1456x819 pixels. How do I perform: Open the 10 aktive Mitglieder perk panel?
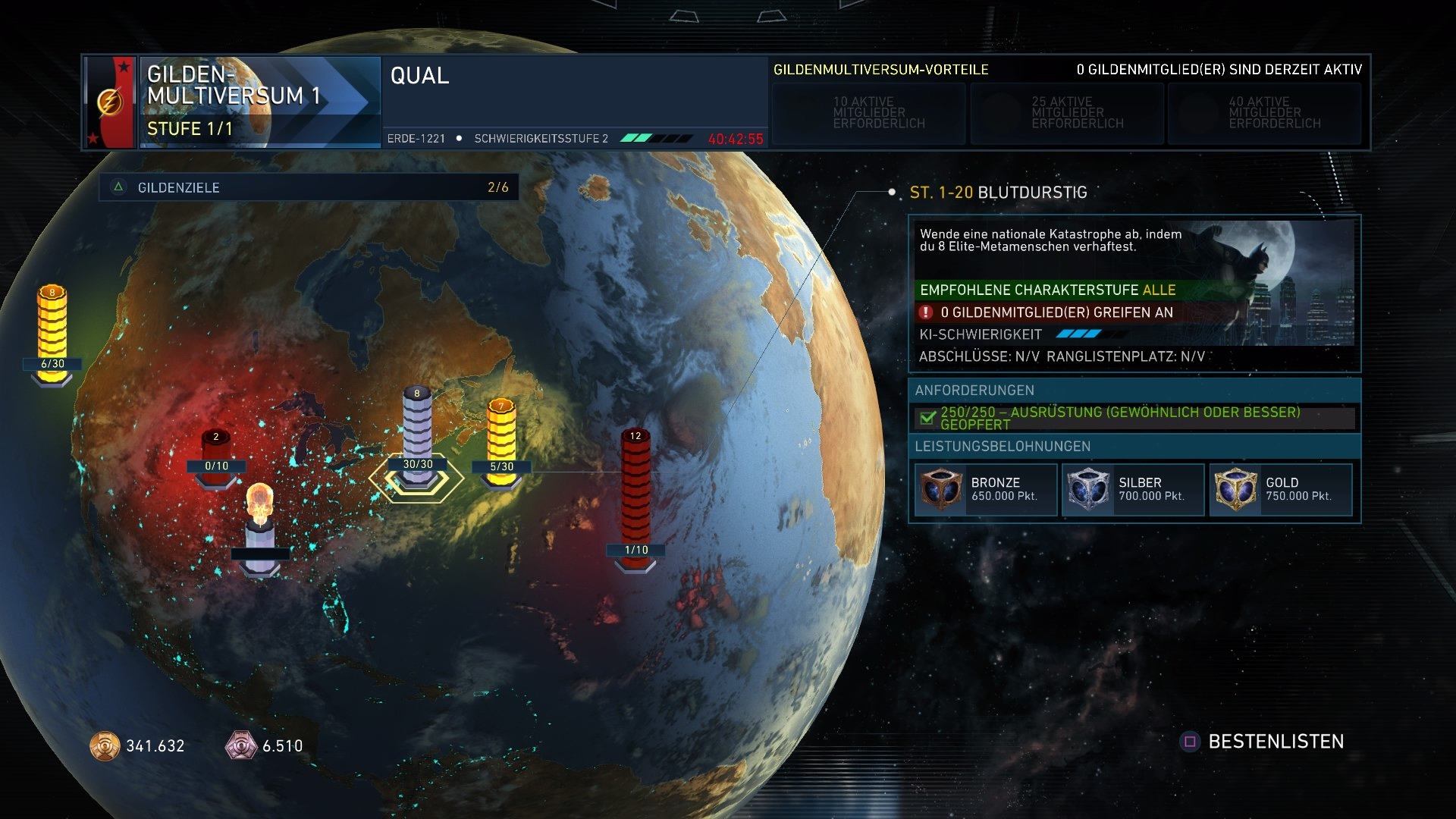coord(868,112)
